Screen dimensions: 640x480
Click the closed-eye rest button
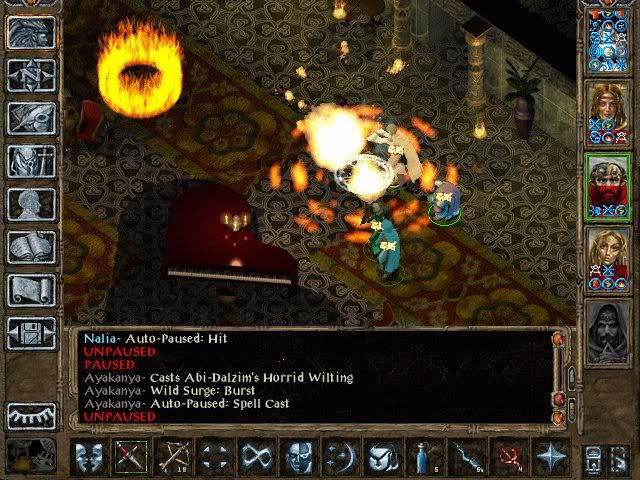pos(31,416)
